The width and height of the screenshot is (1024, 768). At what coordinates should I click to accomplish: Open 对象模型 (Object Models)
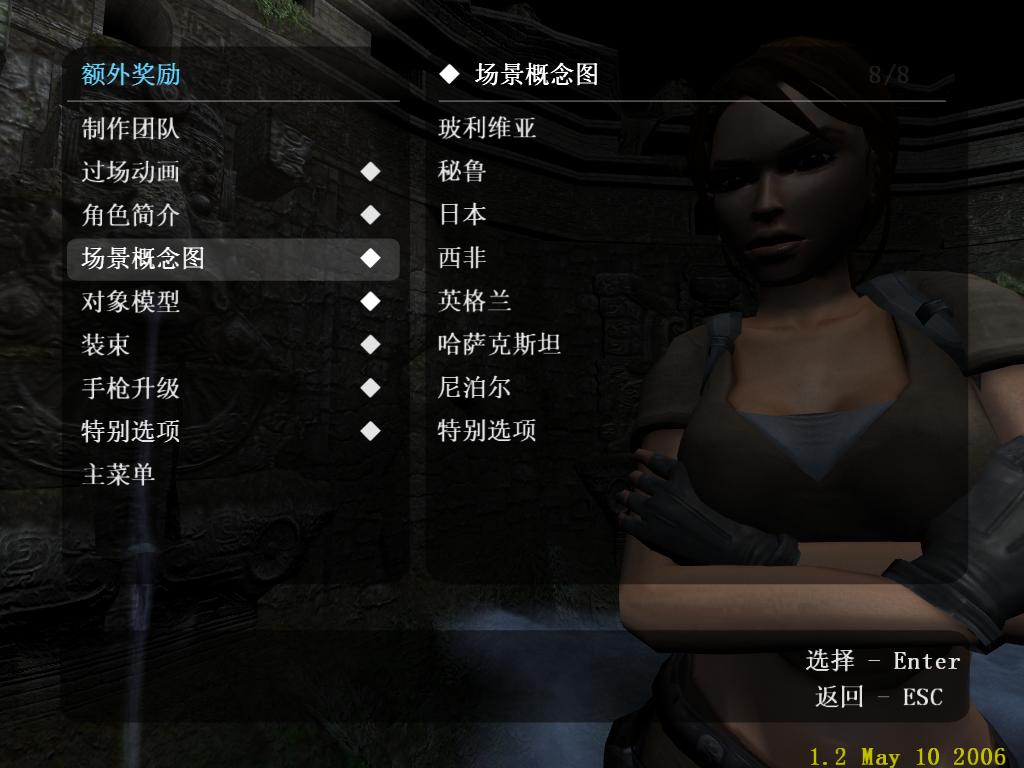[x=130, y=301]
